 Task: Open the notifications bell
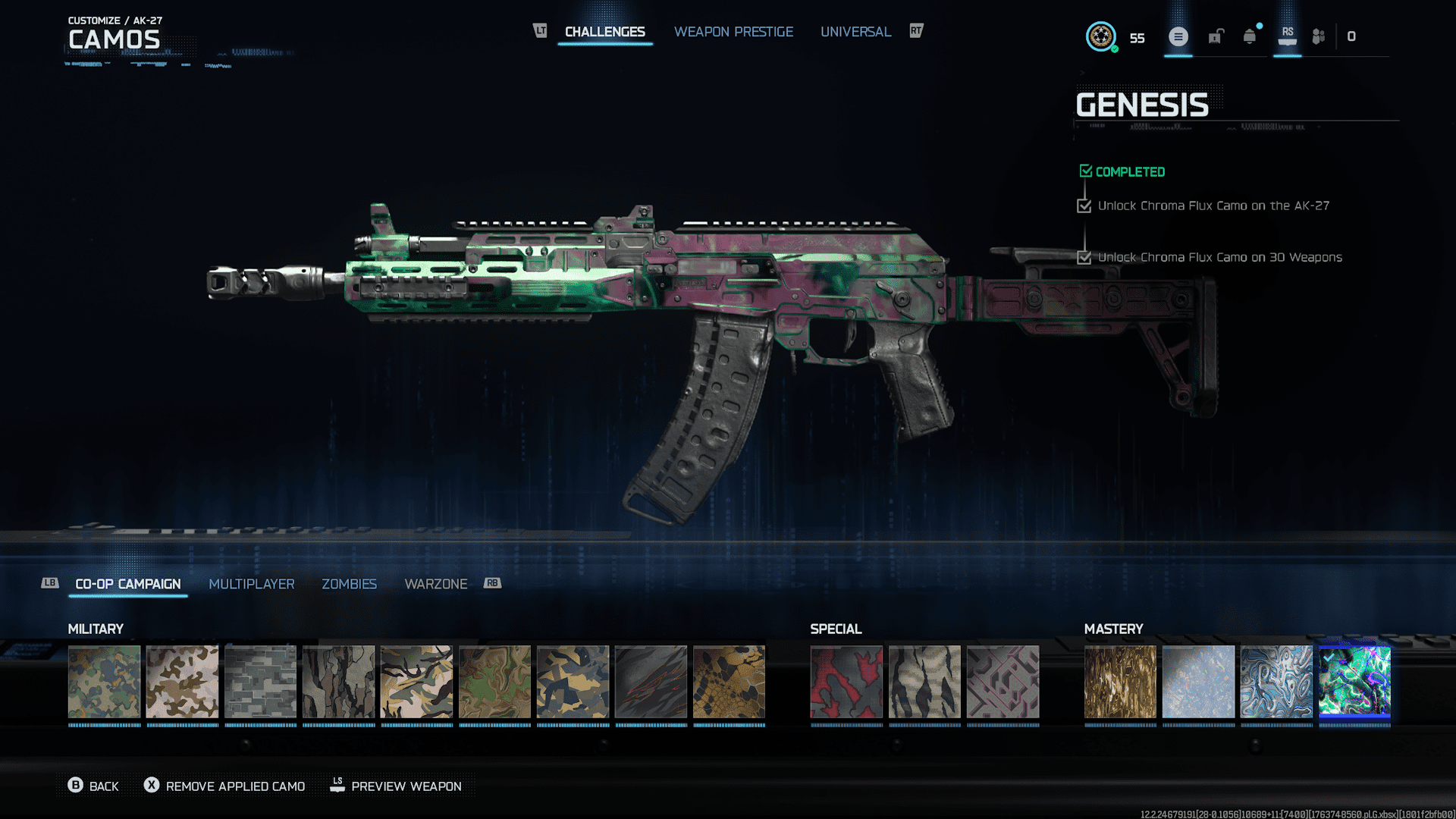tap(1249, 36)
